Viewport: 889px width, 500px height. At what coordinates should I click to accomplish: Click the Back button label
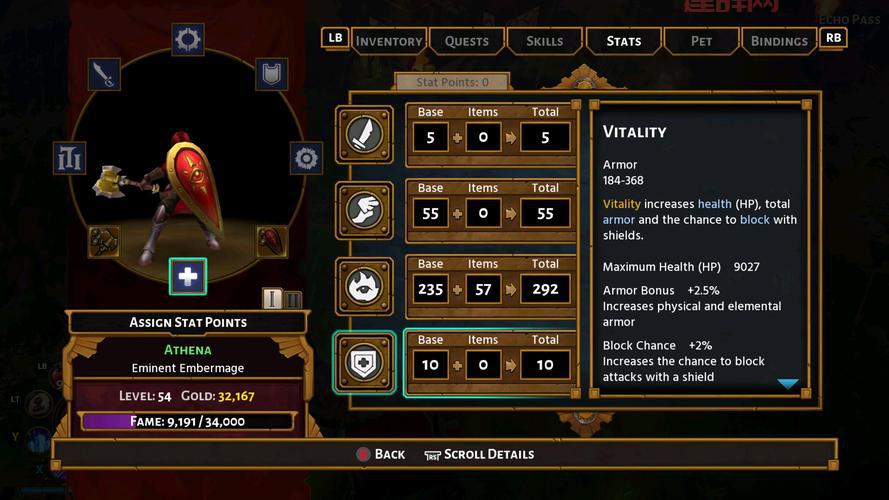pyautogui.click(x=389, y=454)
